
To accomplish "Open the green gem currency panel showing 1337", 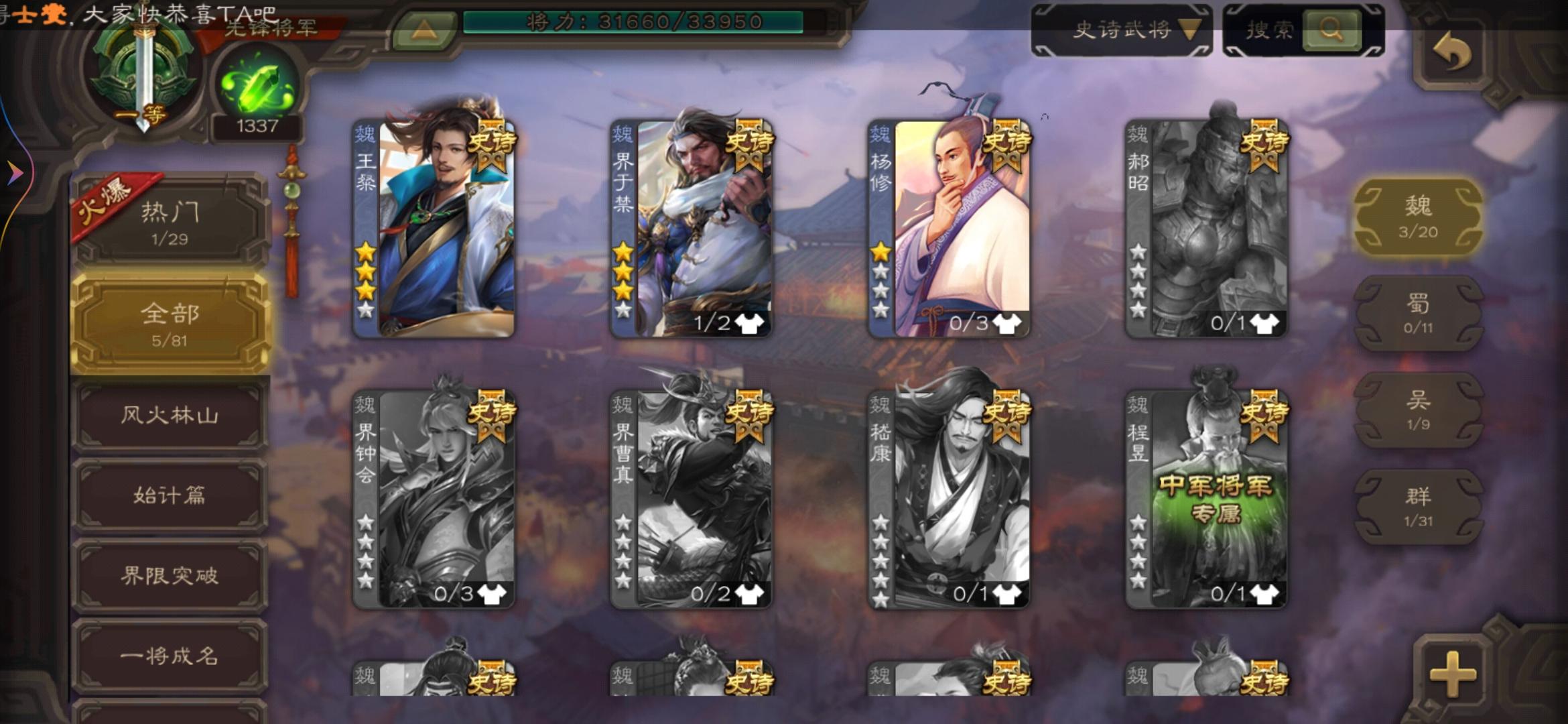I will point(257,84).
